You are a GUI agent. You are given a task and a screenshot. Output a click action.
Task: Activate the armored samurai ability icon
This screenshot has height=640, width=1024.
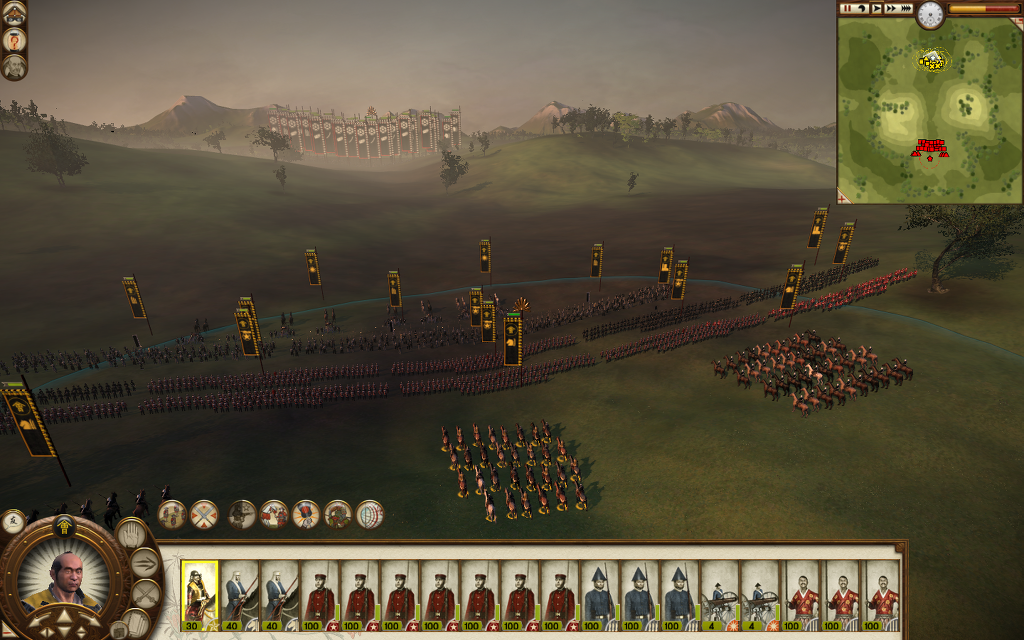[x=338, y=514]
